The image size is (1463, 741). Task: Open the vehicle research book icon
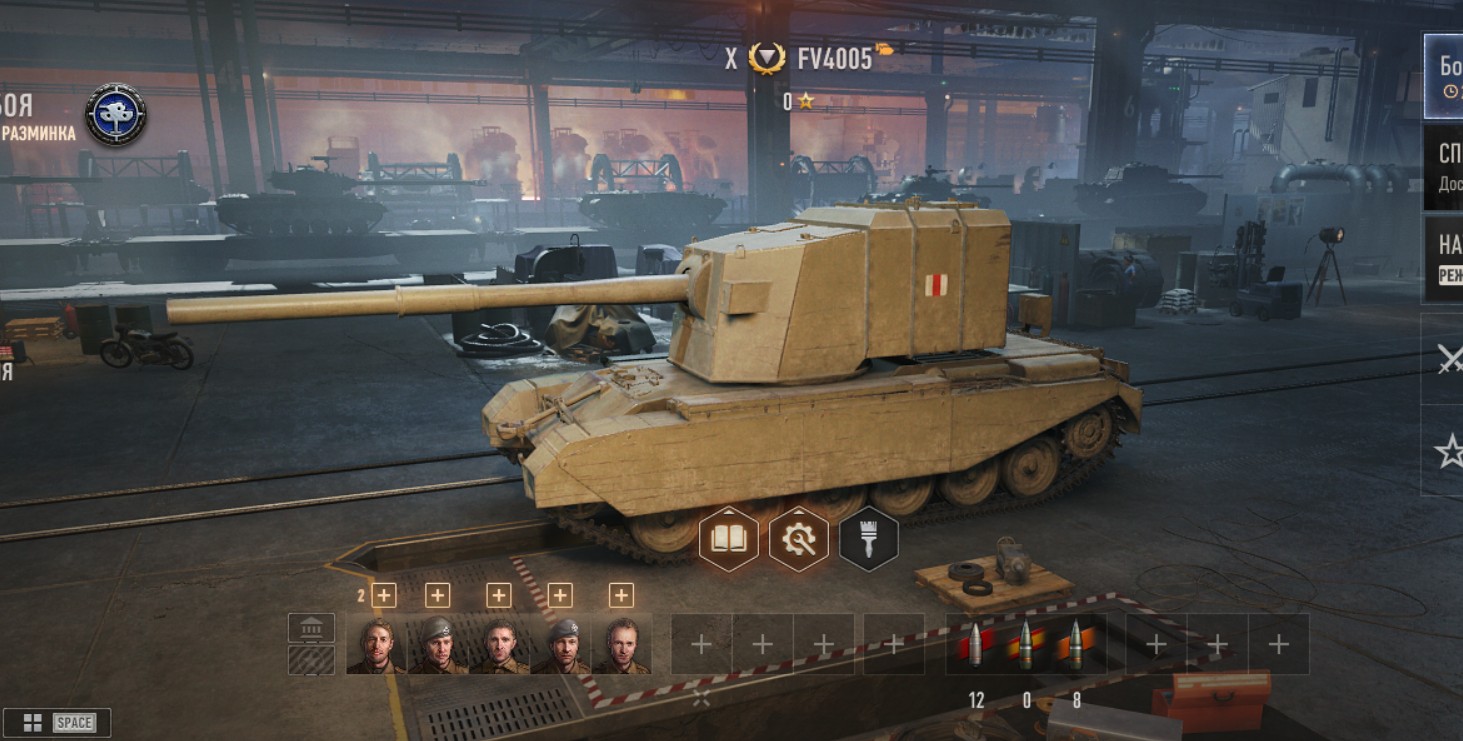[728, 540]
